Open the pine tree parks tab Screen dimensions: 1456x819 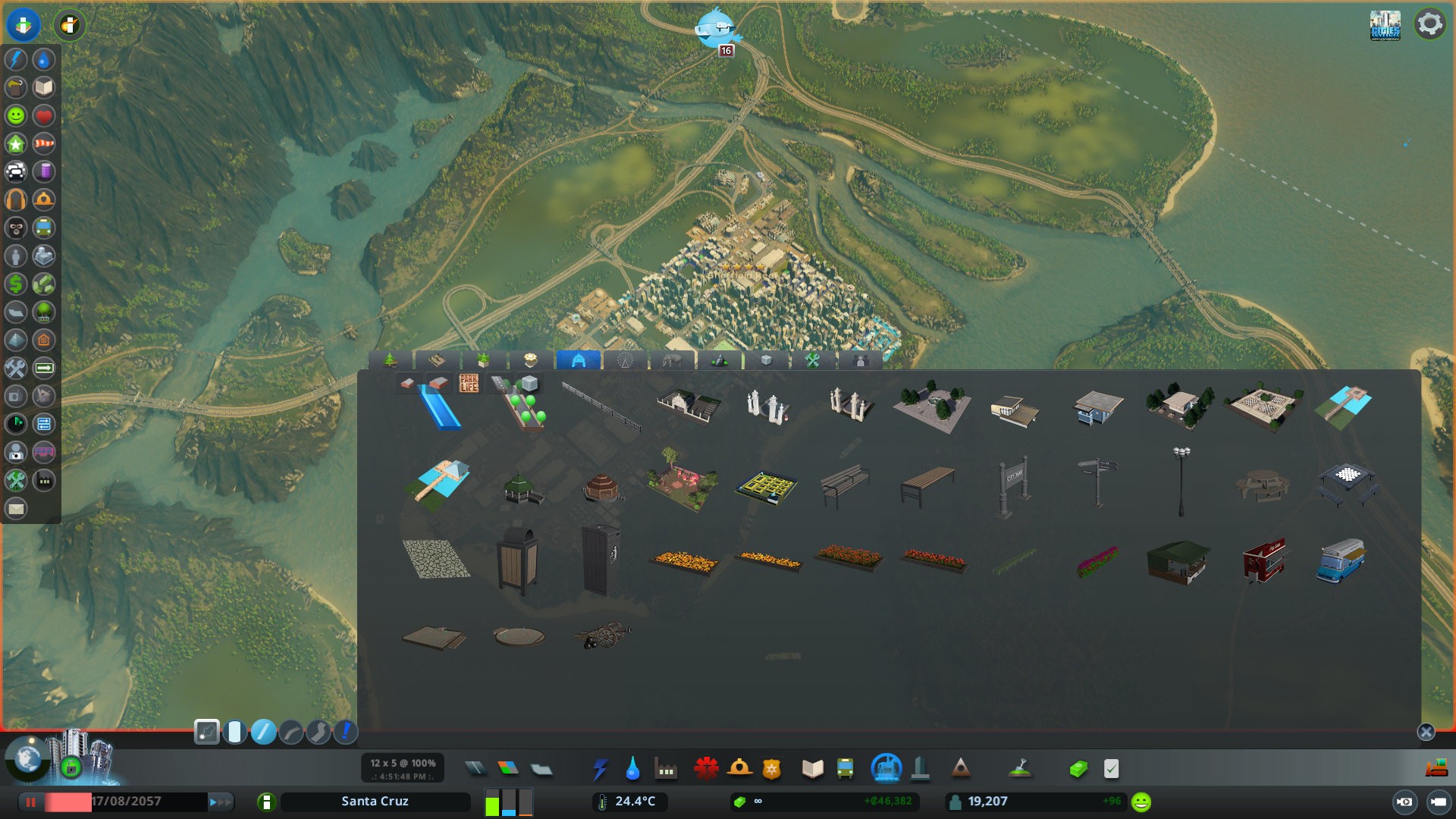[x=391, y=360]
